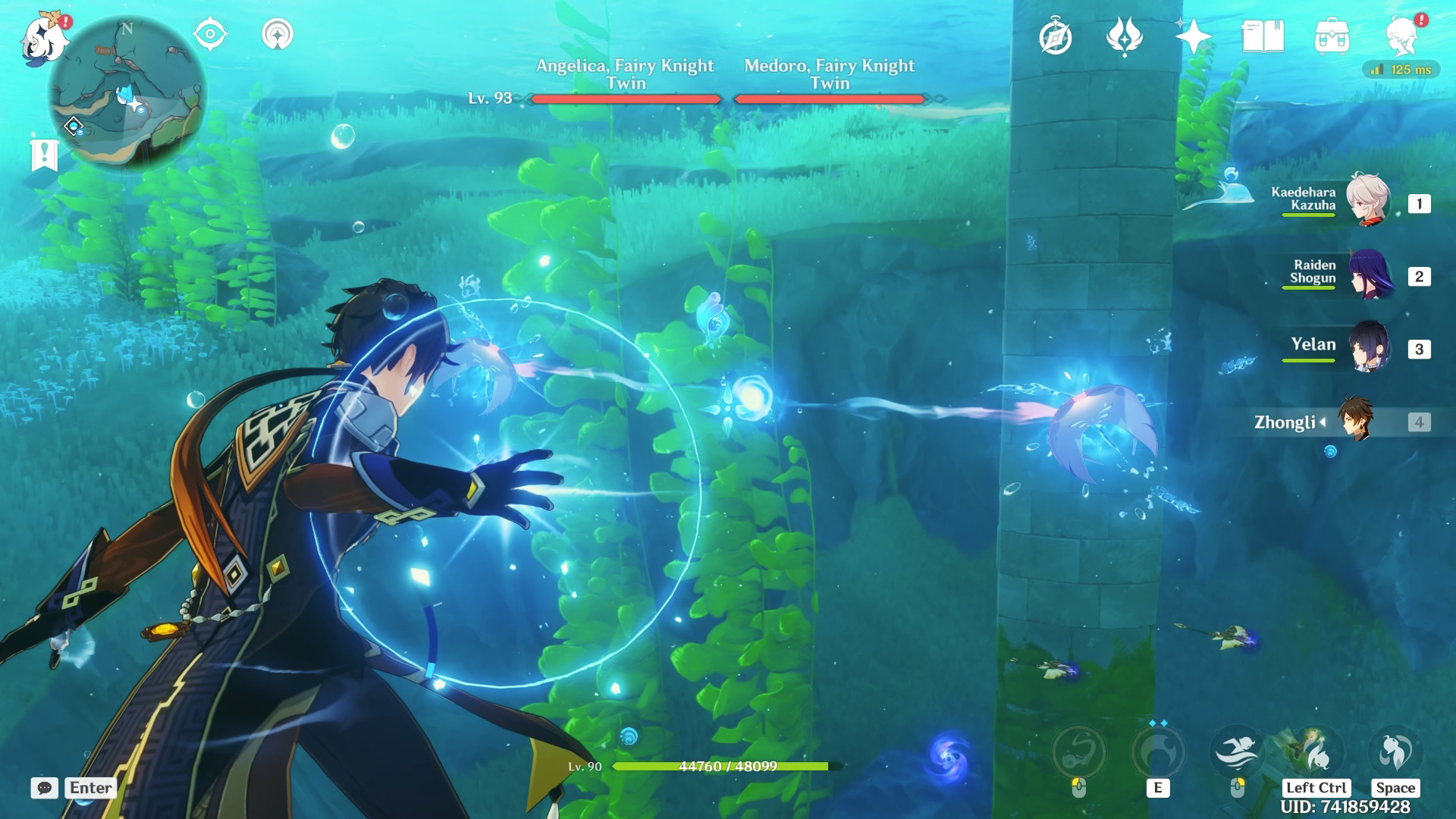The height and width of the screenshot is (819, 1456).
Task: Open the character profile icon with alert
Action: [x=1401, y=36]
